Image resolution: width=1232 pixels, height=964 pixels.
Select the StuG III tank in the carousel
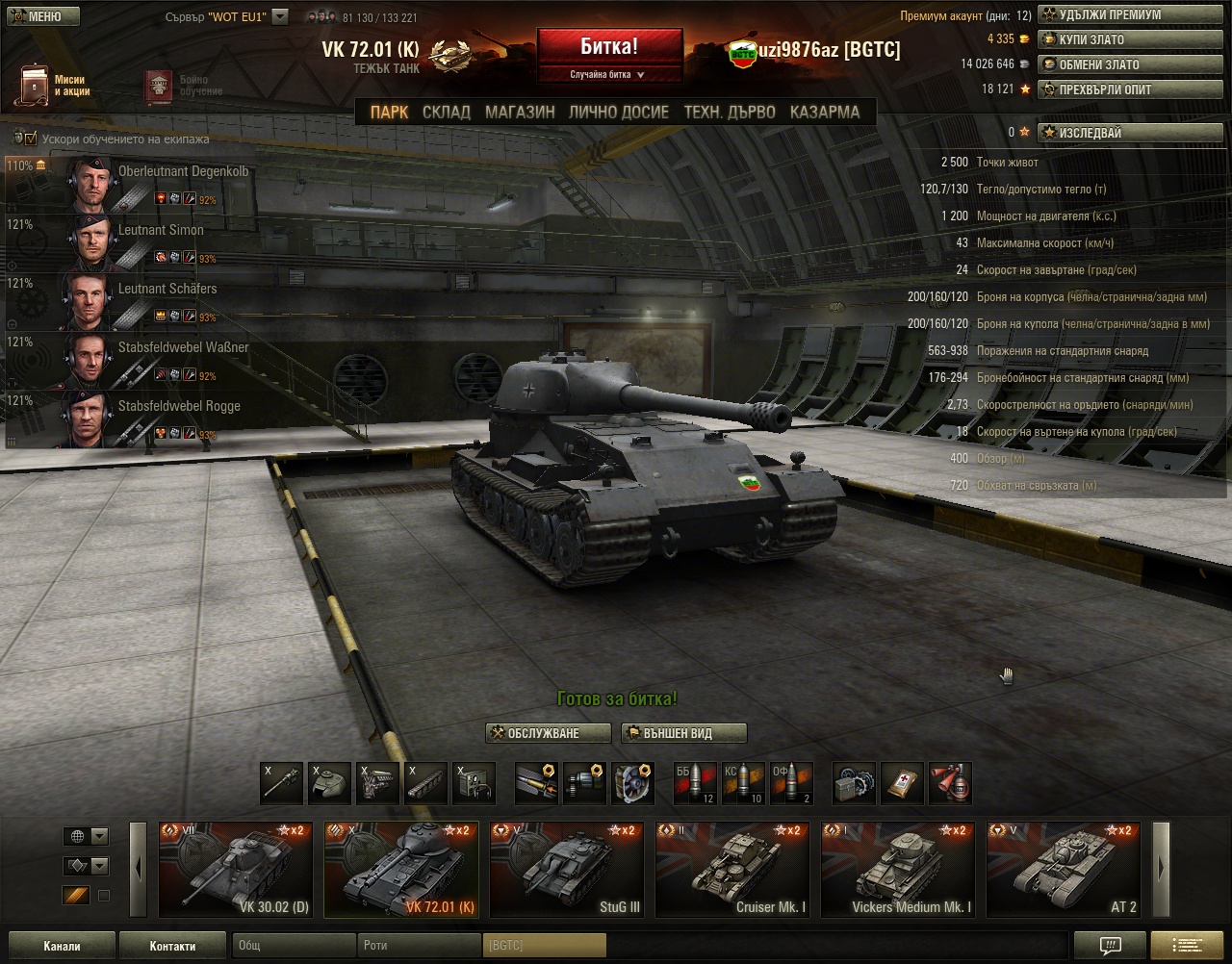tap(566, 869)
